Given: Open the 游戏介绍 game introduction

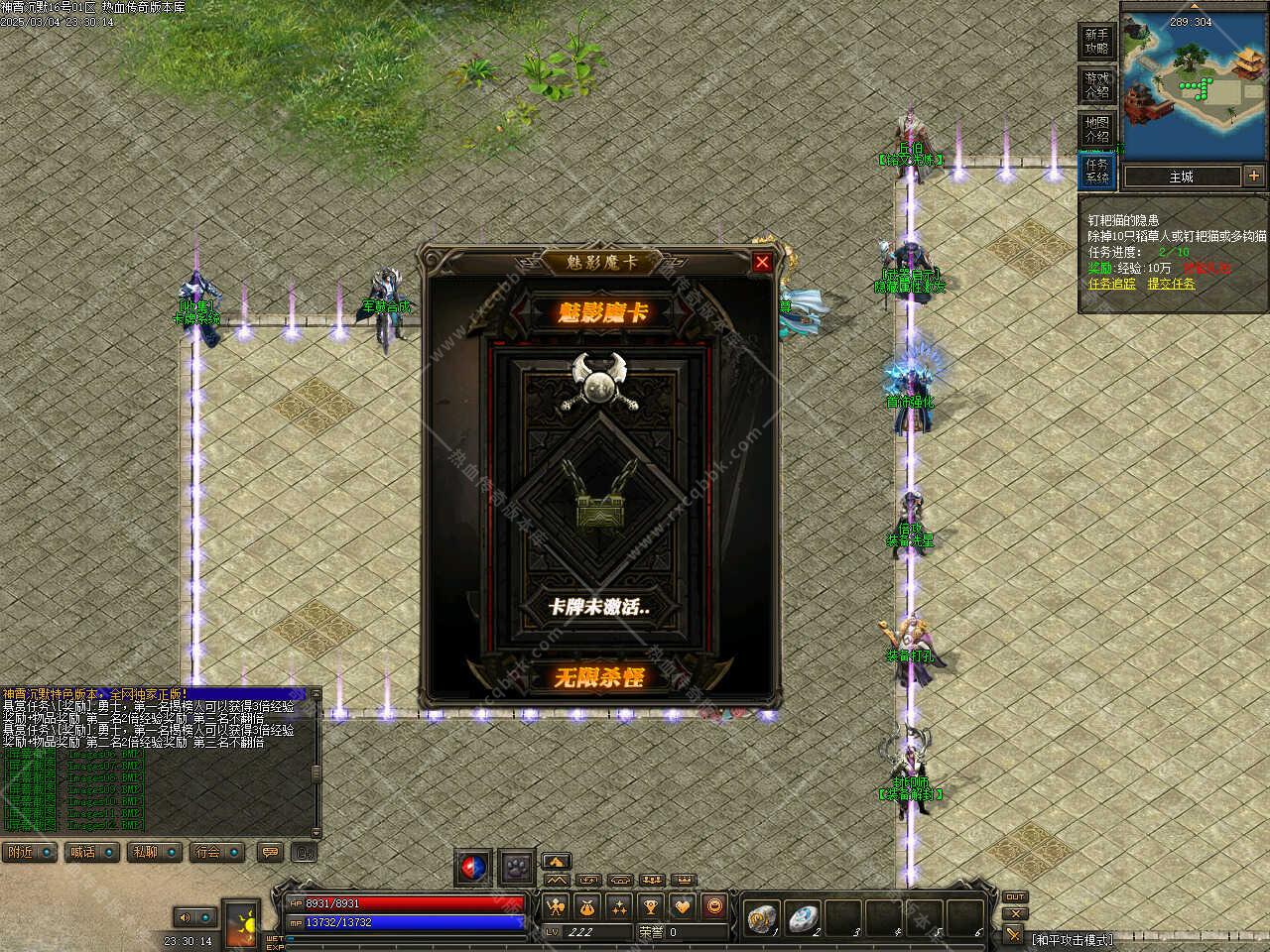Looking at the screenshot, I should [1096, 84].
